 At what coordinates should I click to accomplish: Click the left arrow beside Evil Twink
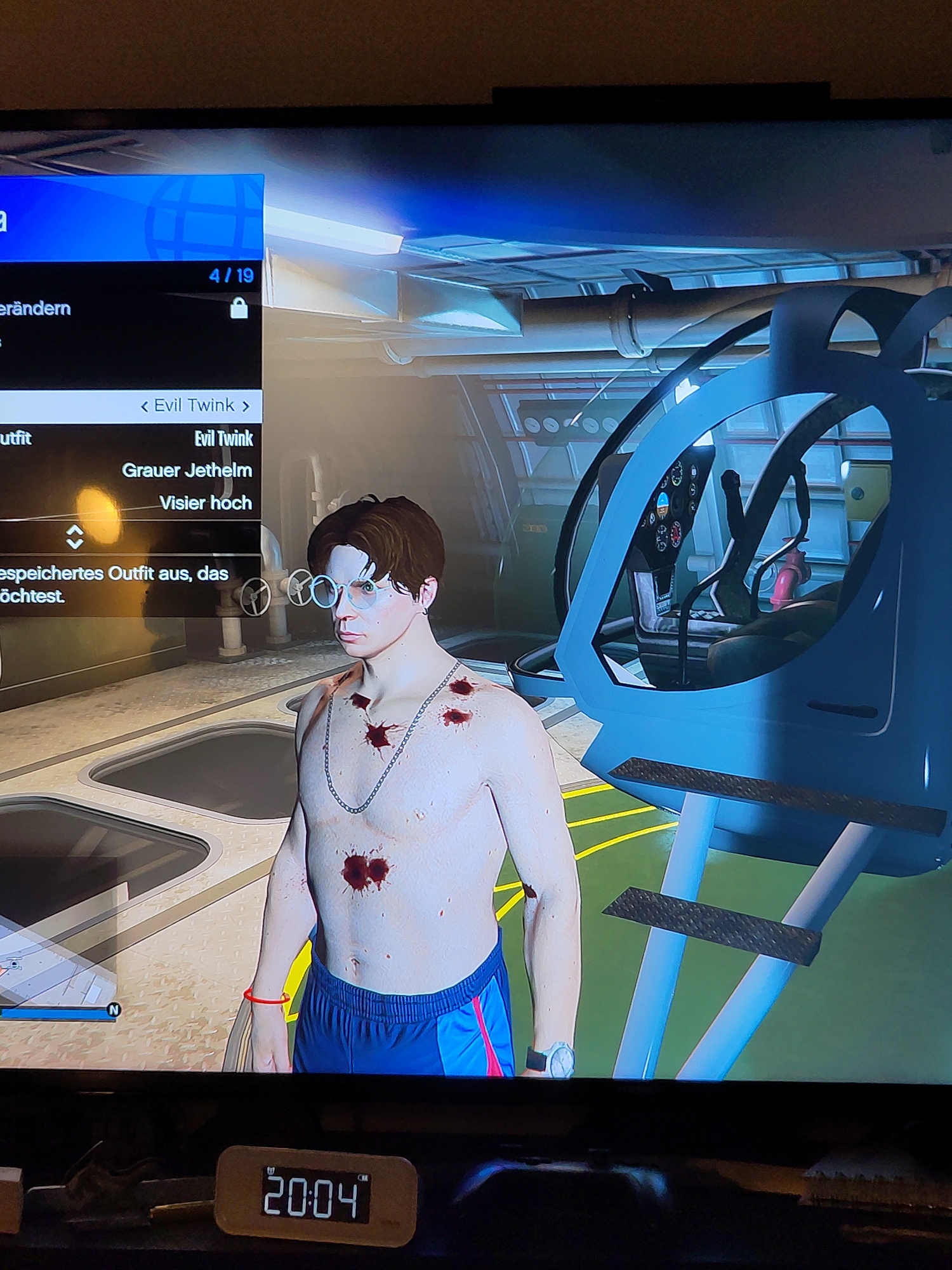coord(145,406)
